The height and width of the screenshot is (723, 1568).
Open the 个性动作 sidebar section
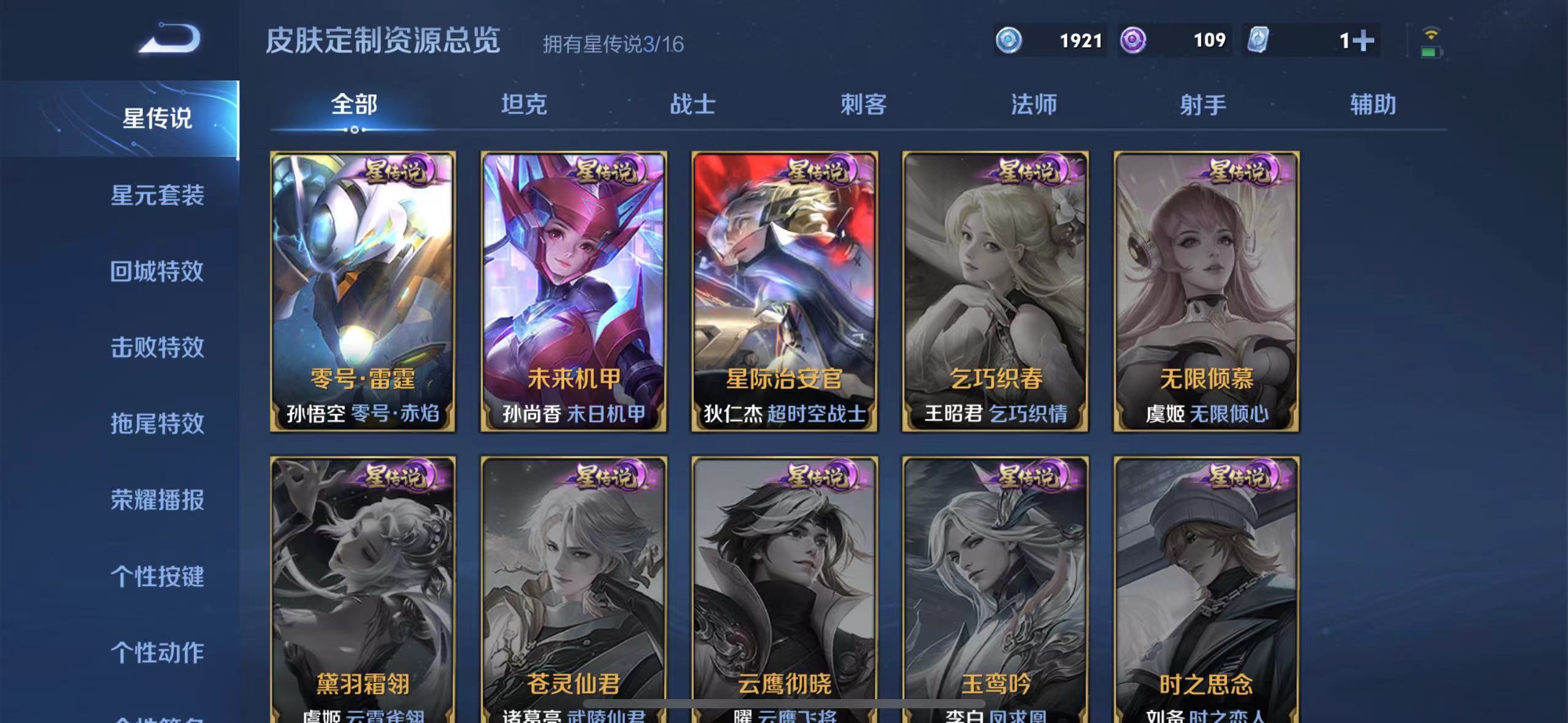pos(158,652)
